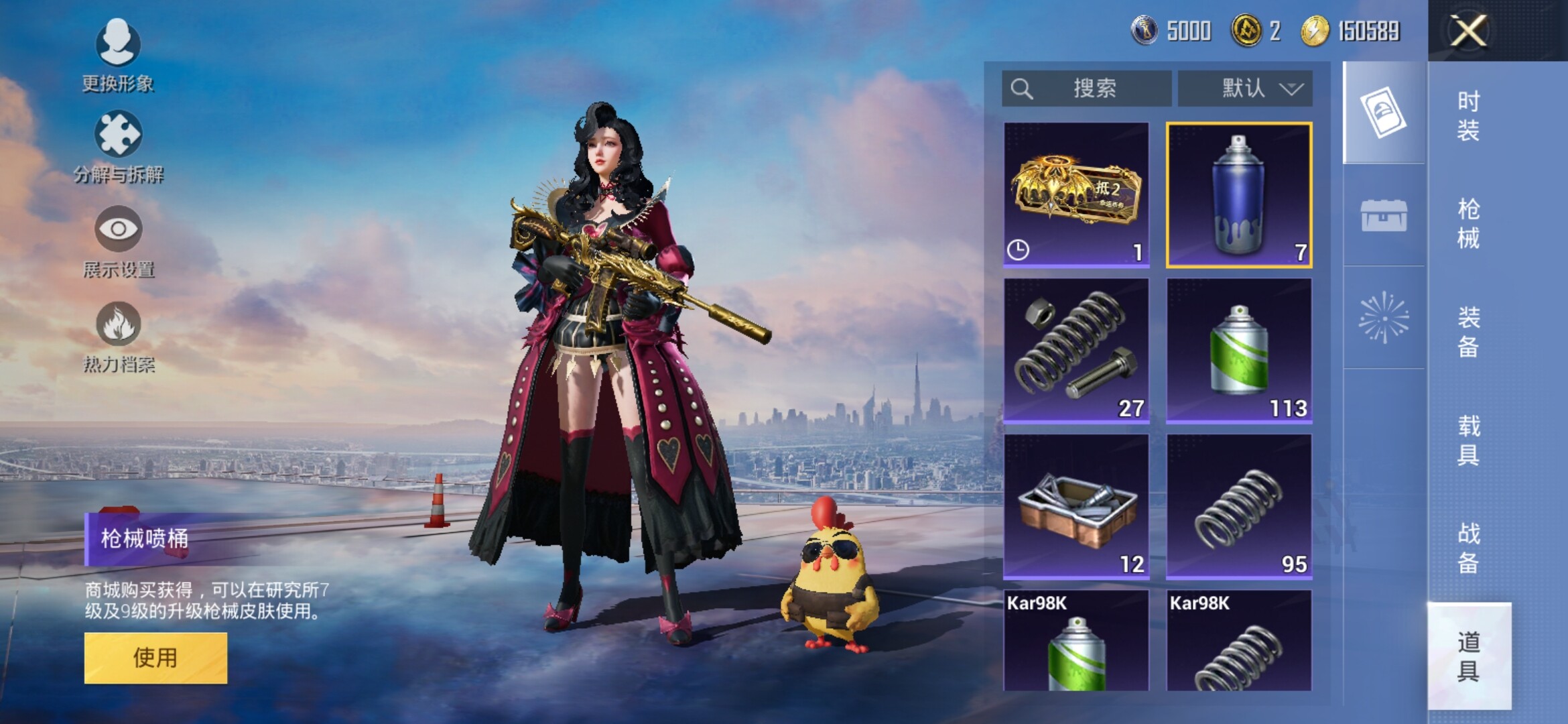Click the 搜索 search field
The width and height of the screenshot is (1568, 724).
coord(1086,88)
